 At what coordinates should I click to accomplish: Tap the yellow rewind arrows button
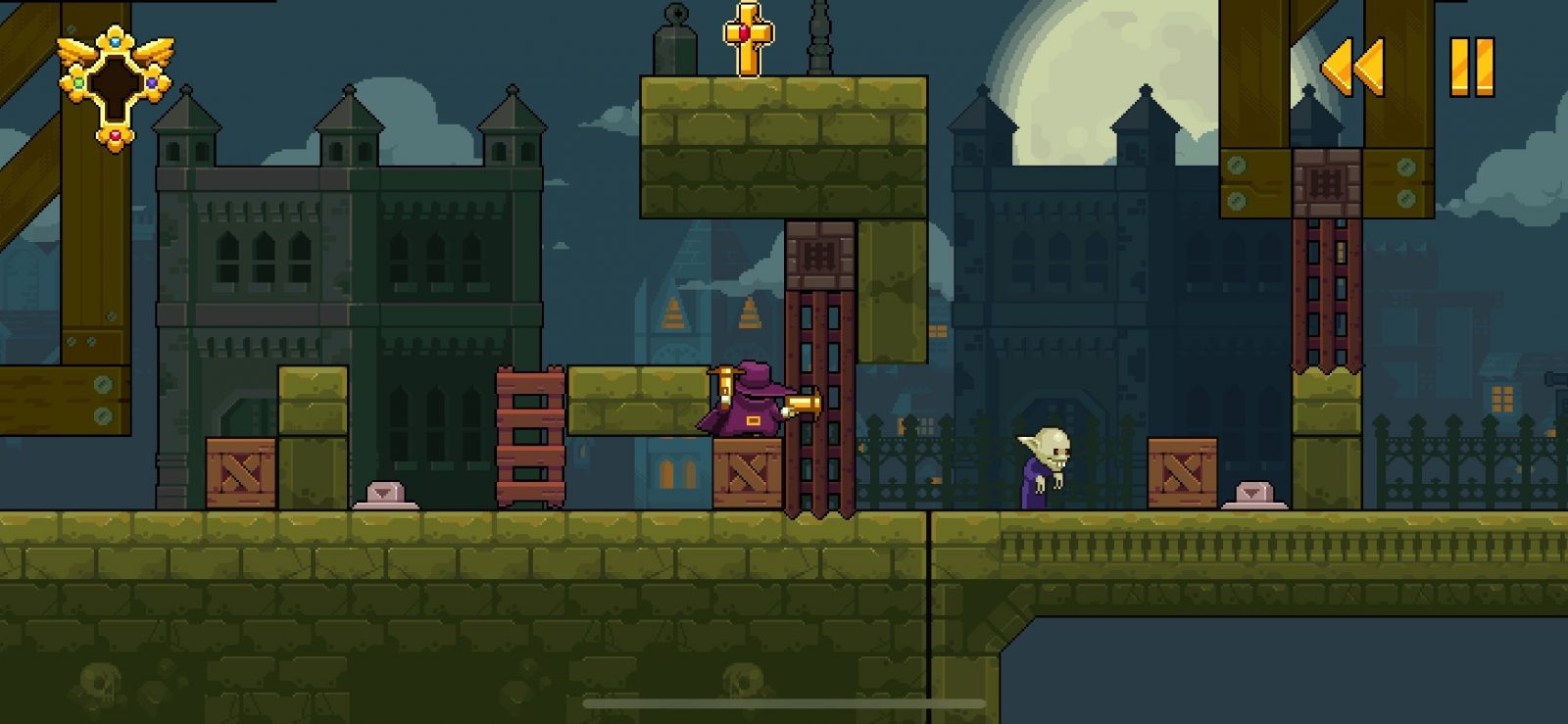click(1353, 68)
